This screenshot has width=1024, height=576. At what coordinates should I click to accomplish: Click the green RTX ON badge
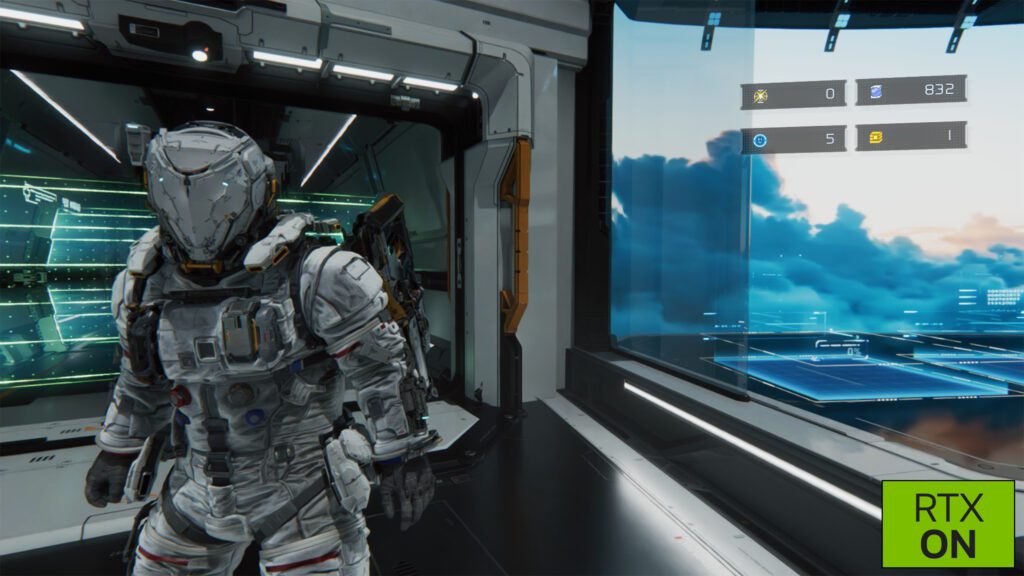click(x=947, y=523)
